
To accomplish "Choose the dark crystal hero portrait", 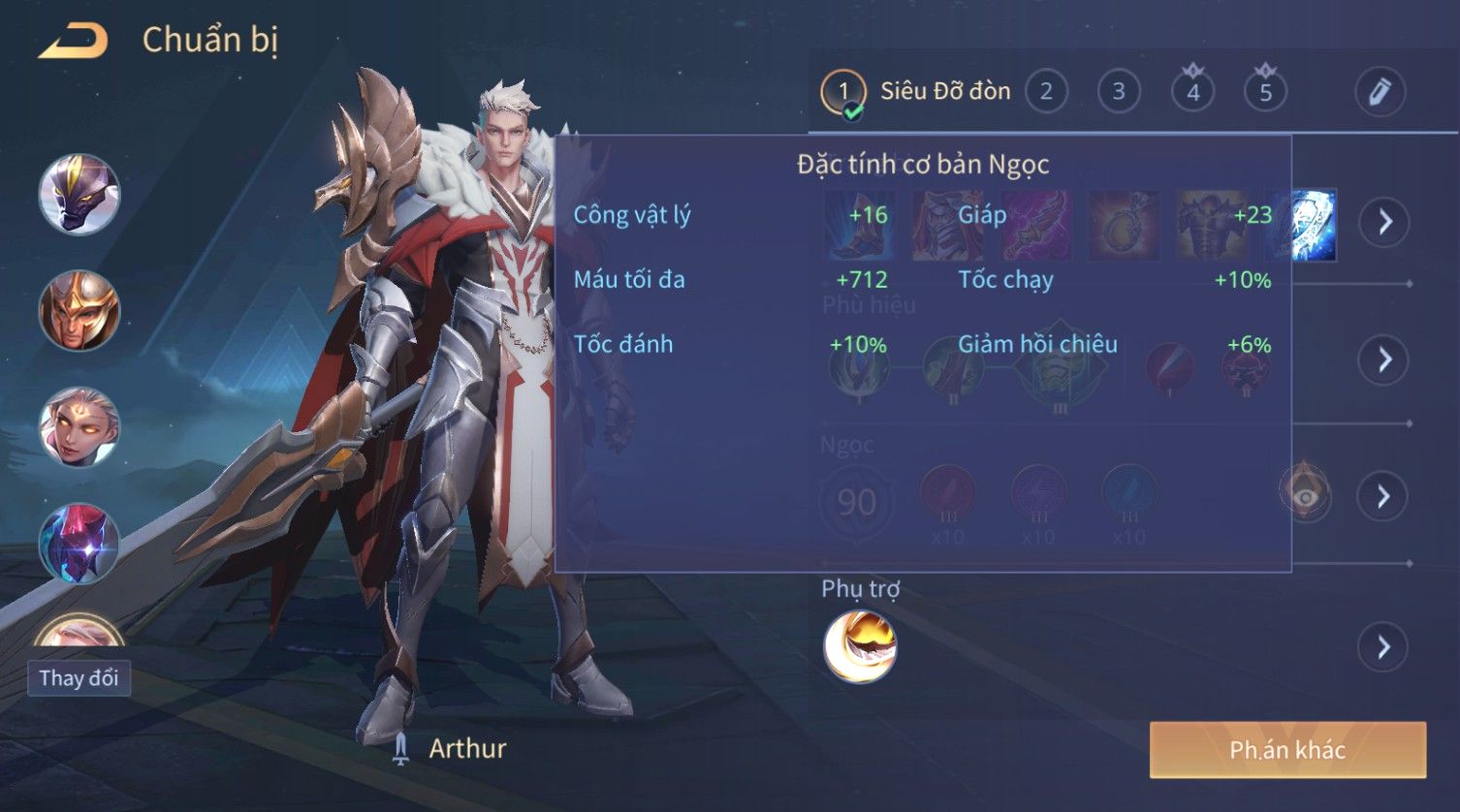I will pyautogui.click(x=79, y=543).
